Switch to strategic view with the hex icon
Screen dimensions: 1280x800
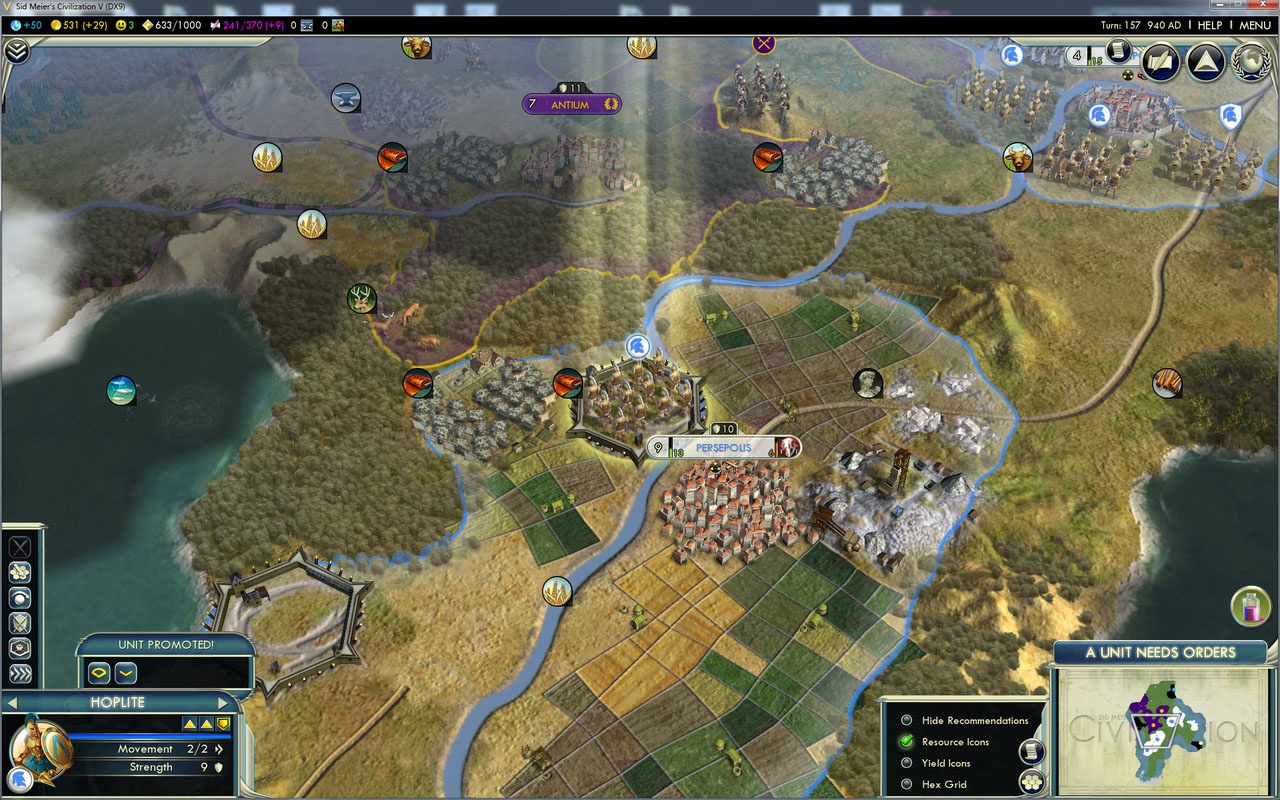1031,782
